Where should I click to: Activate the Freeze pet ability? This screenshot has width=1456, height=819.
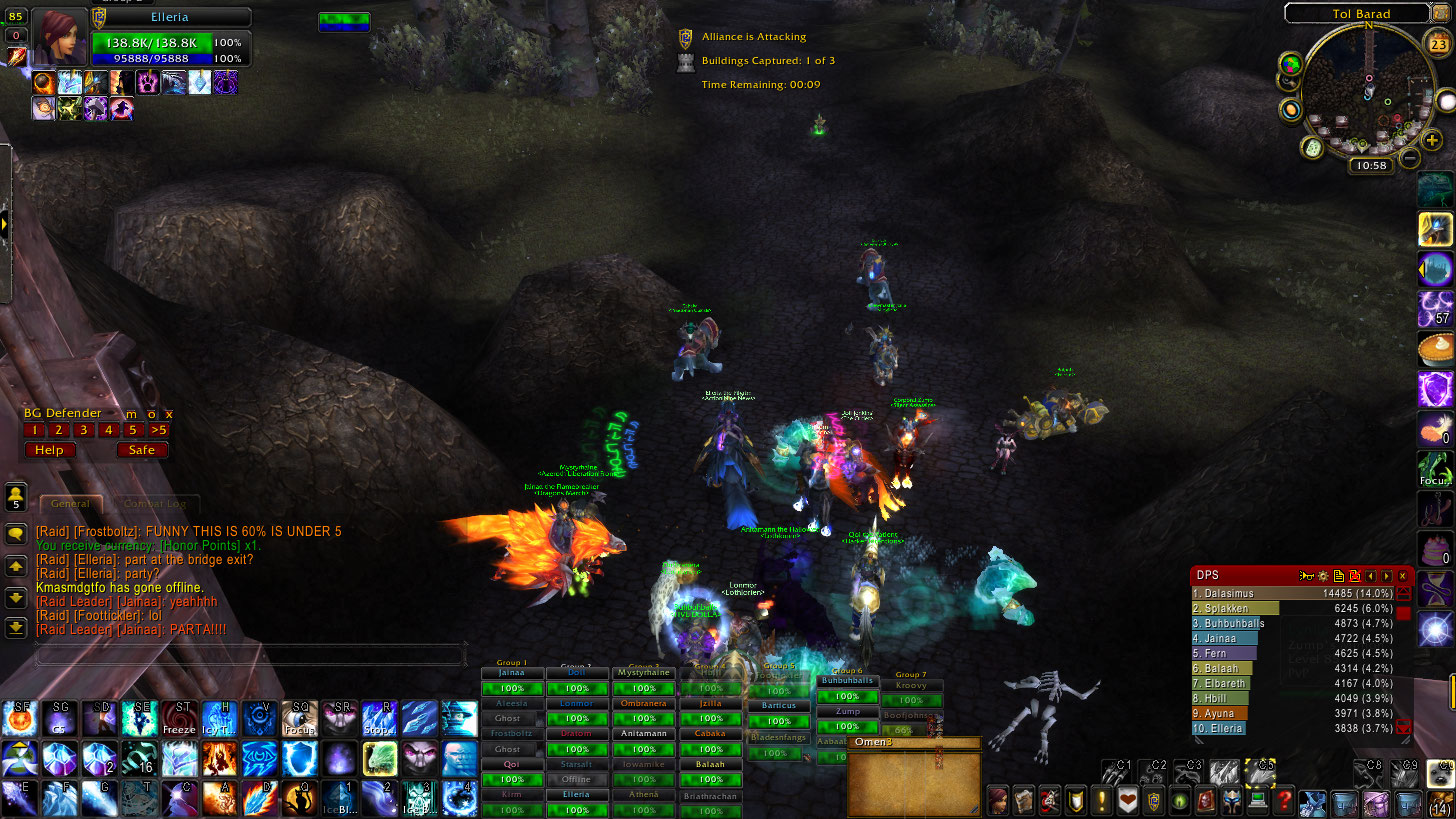[x=180, y=719]
